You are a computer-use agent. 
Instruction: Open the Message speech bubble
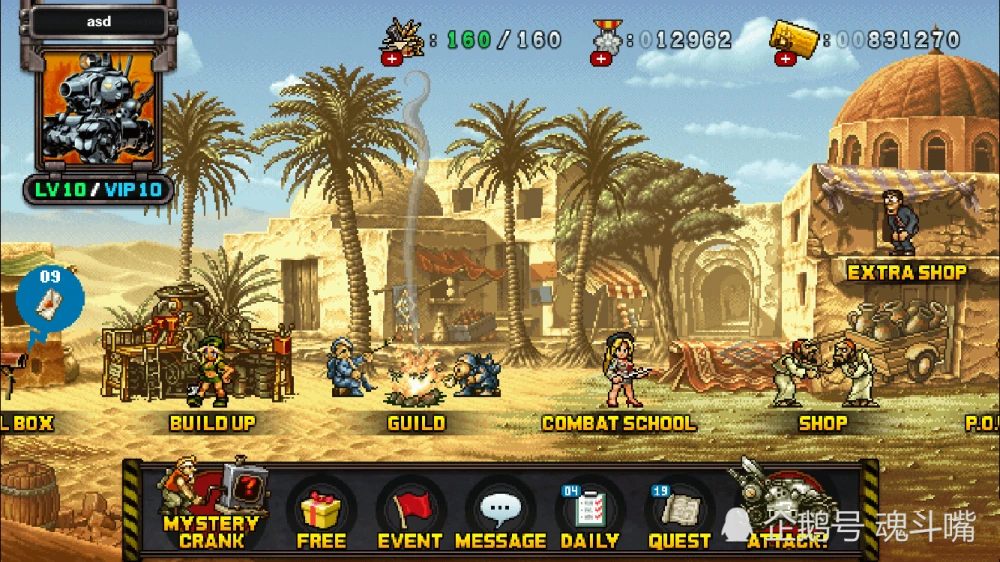[x=500, y=514]
